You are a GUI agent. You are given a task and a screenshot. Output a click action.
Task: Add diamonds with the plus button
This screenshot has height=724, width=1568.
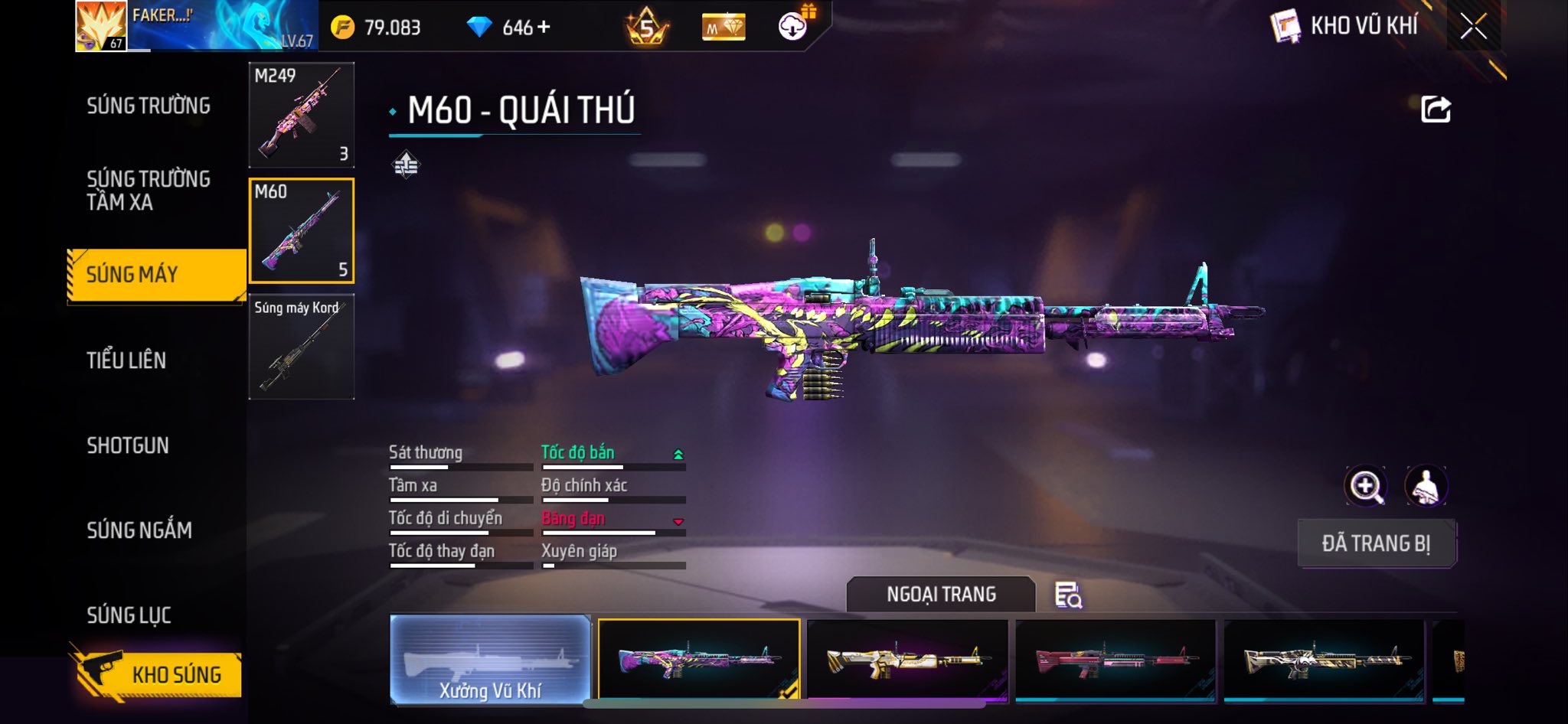tap(544, 28)
